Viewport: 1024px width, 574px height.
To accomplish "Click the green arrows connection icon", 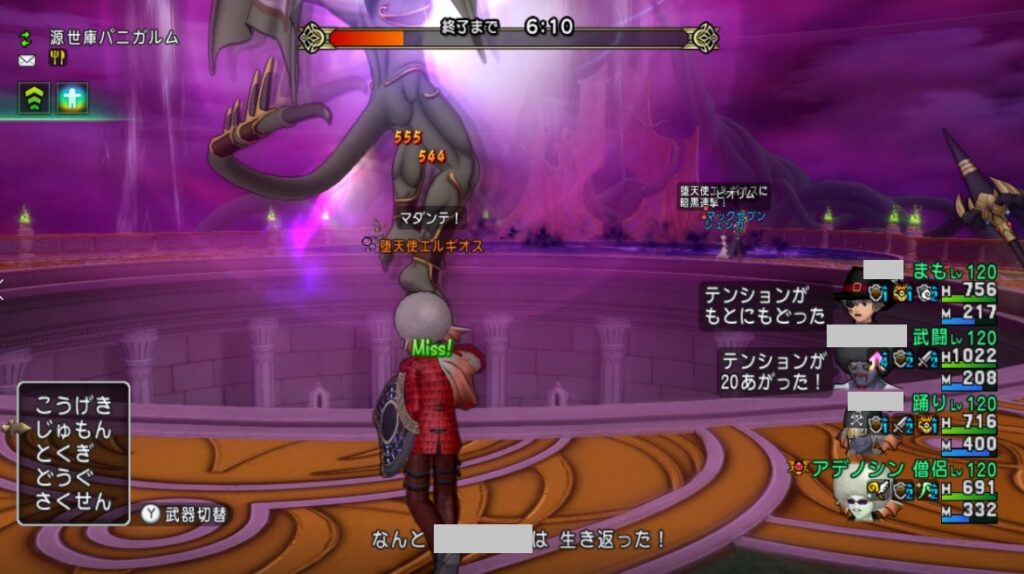I will point(27,38).
